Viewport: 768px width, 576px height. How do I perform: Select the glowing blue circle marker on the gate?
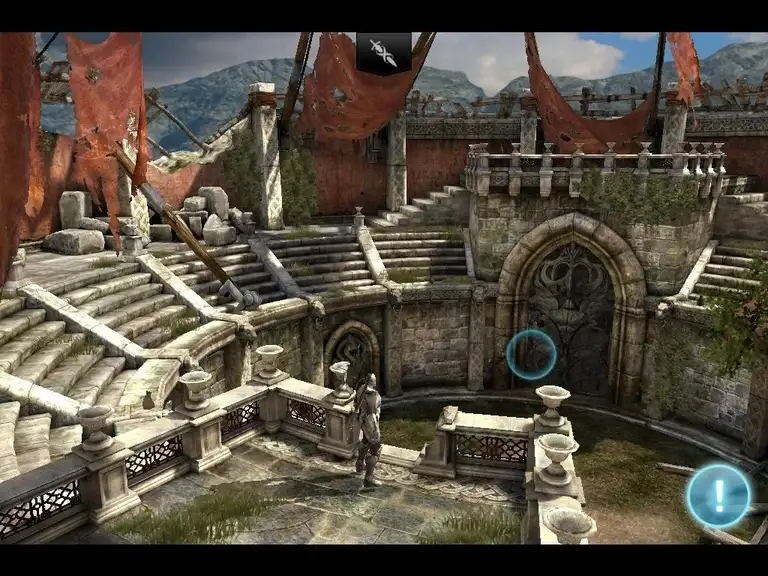(x=530, y=355)
